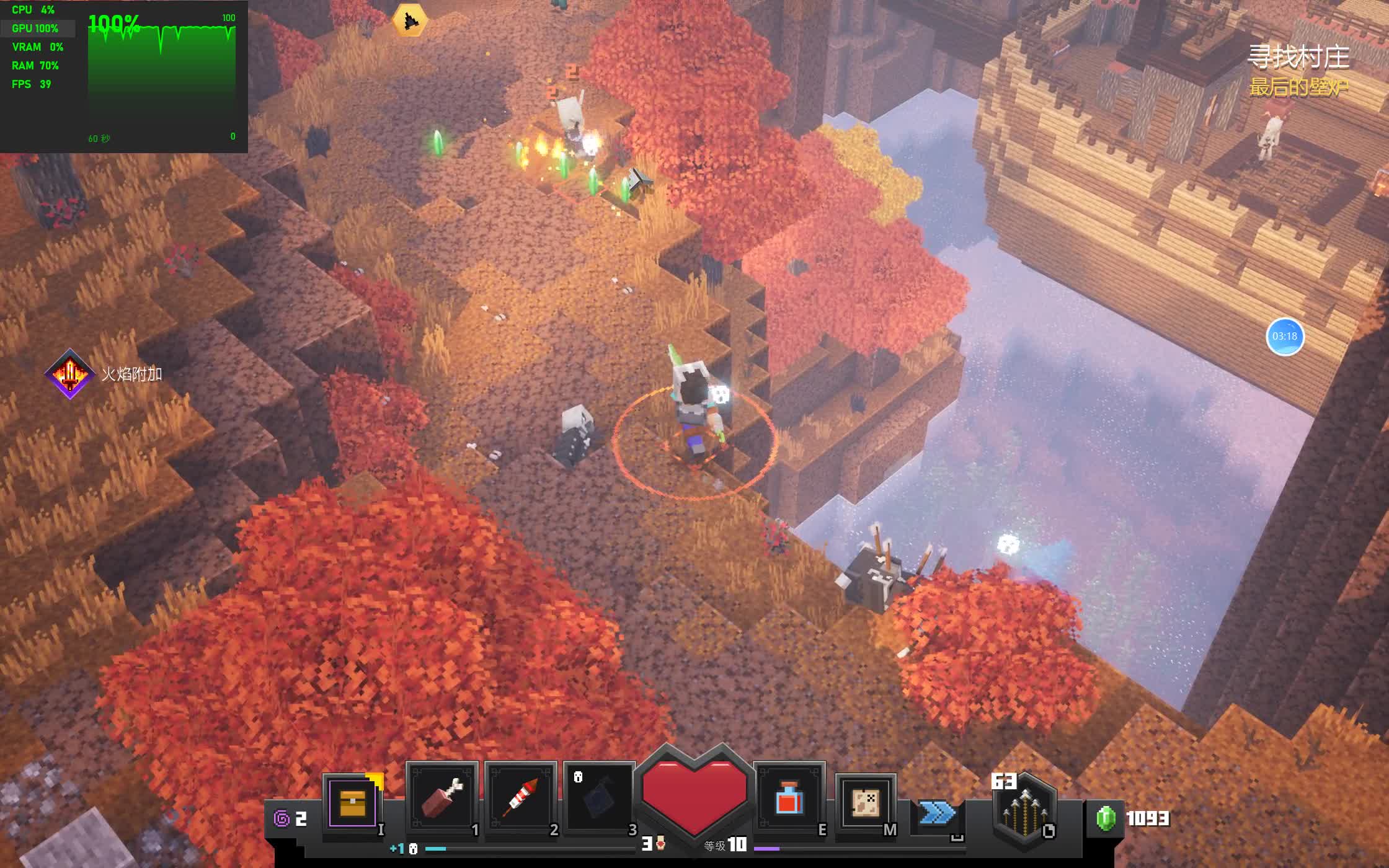Drink the red health potion

(x=789, y=797)
